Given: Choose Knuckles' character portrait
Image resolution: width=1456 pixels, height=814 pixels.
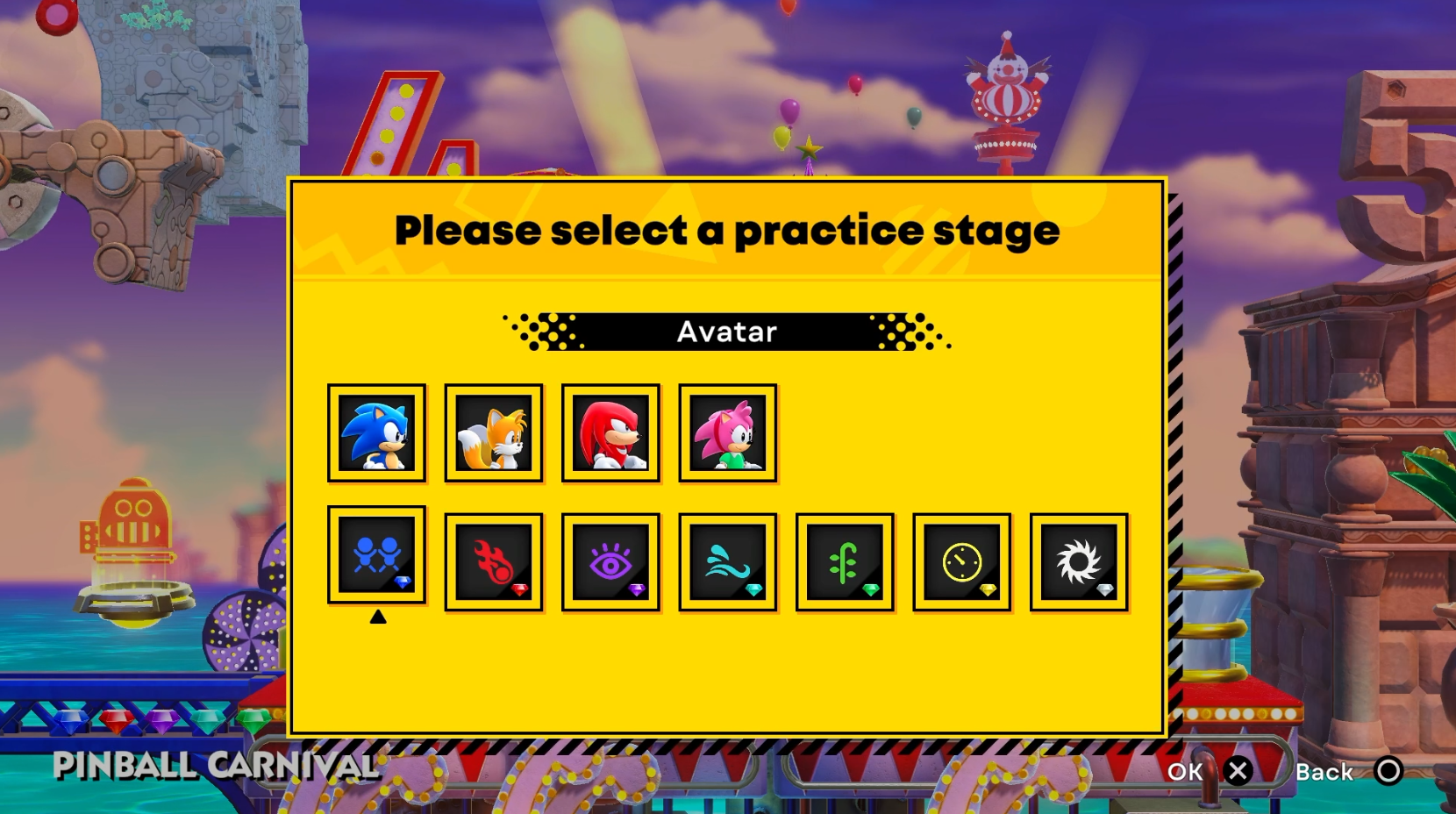Looking at the screenshot, I should pyautogui.click(x=610, y=432).
